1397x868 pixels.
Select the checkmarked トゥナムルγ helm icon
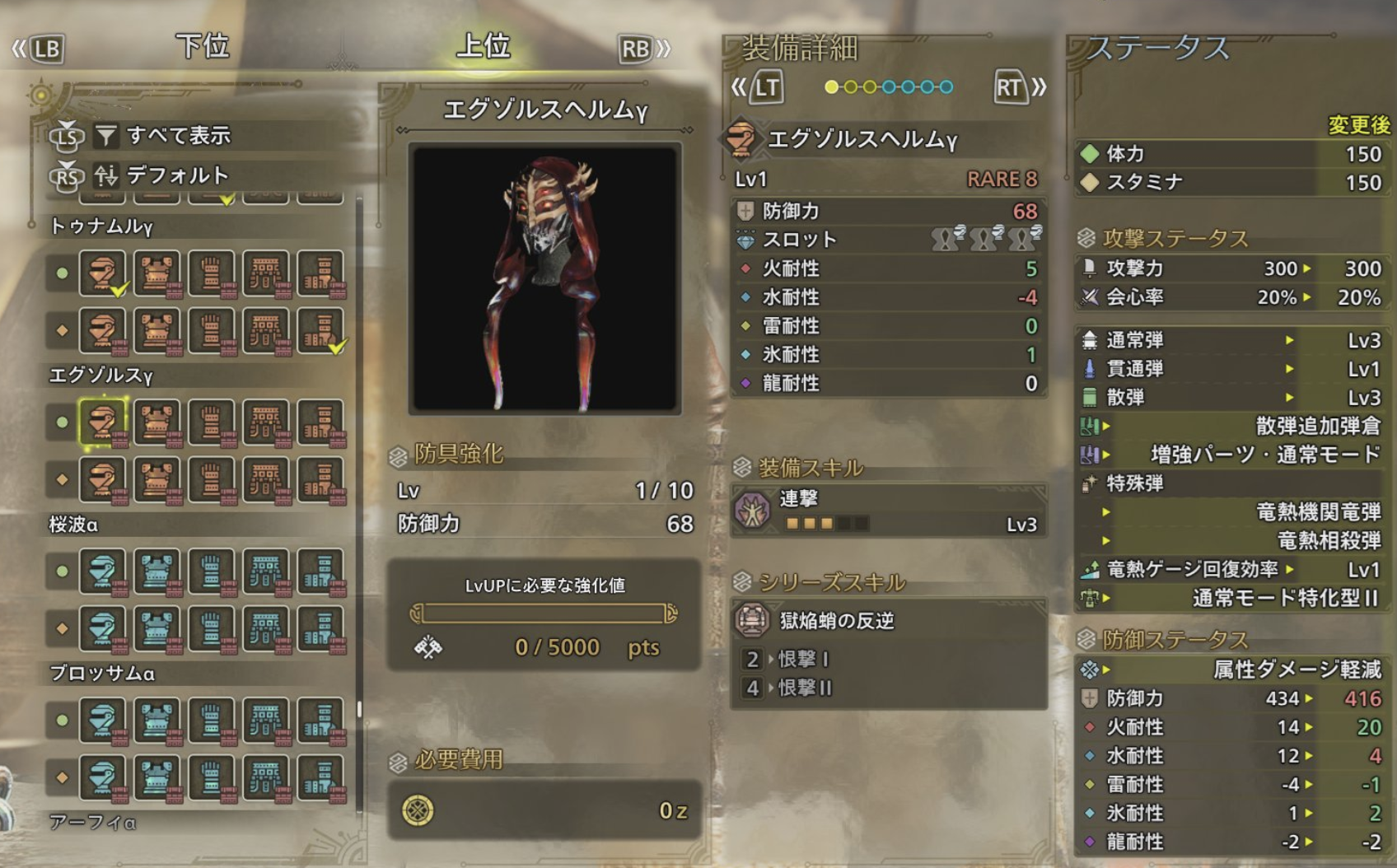[102, 273]
